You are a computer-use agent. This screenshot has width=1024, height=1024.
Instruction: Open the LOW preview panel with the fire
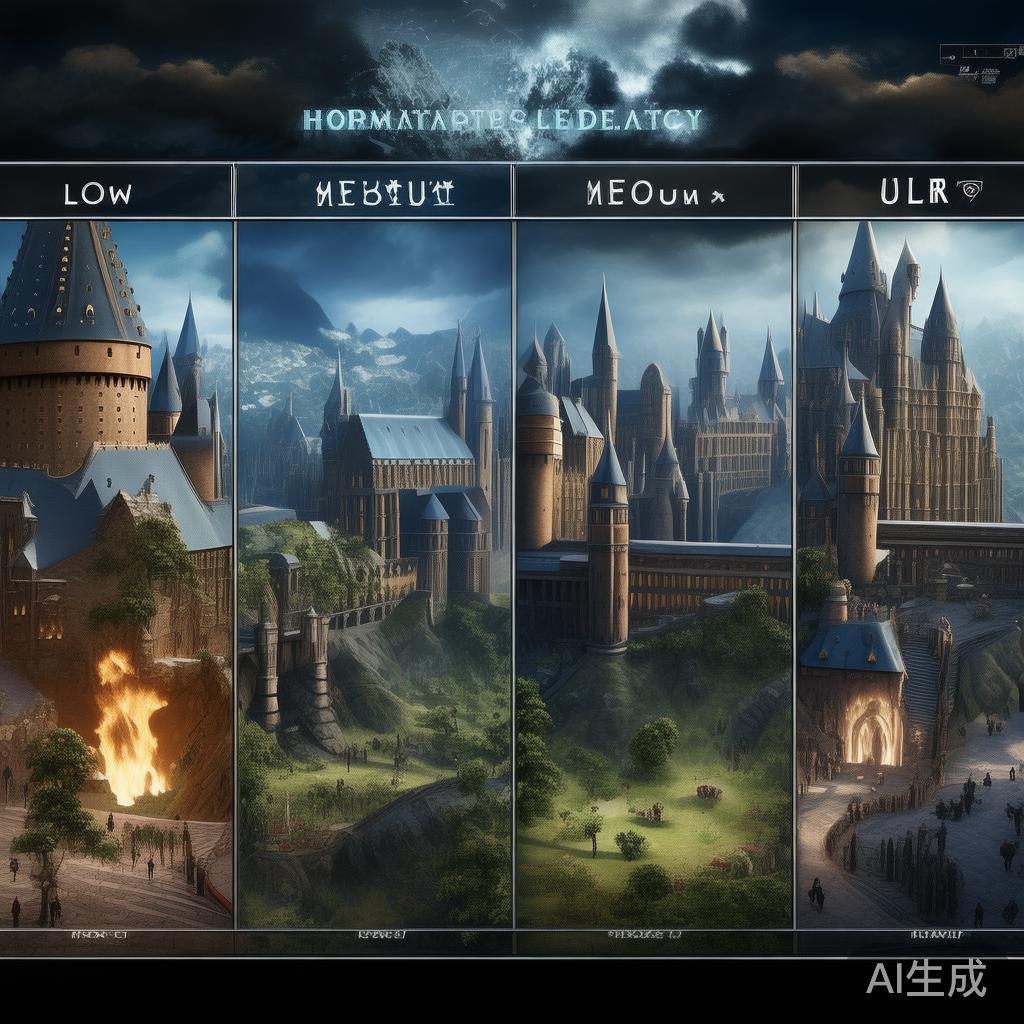coord(116,575)
